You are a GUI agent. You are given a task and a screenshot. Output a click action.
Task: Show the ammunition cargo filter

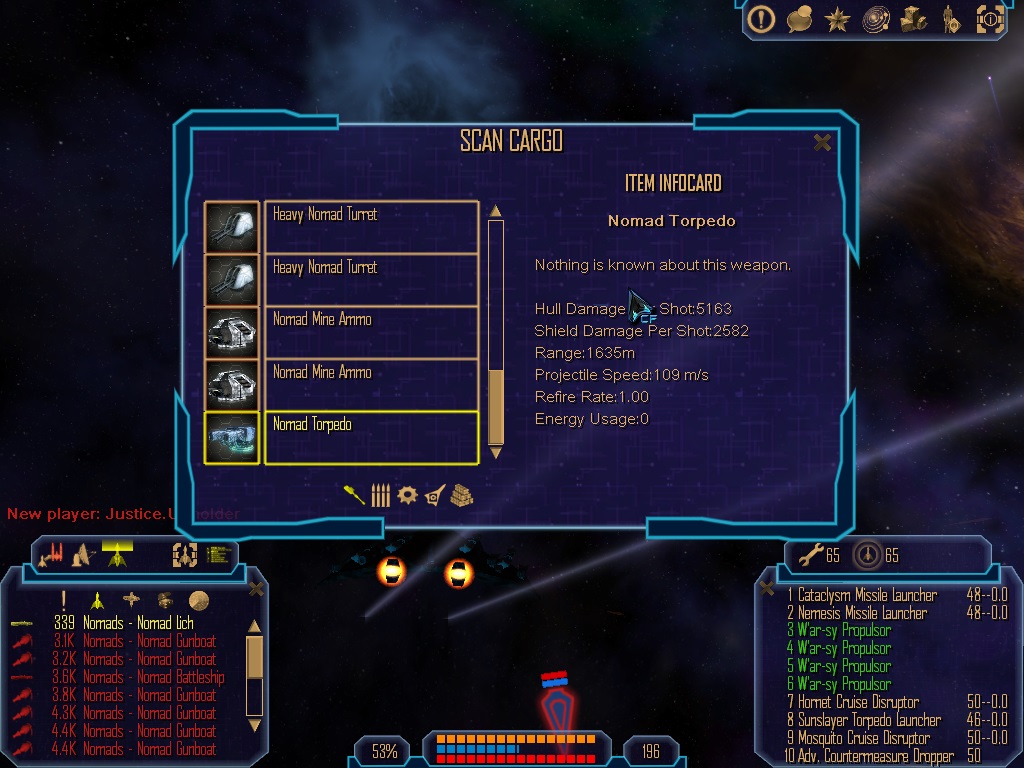pos(380,495)
